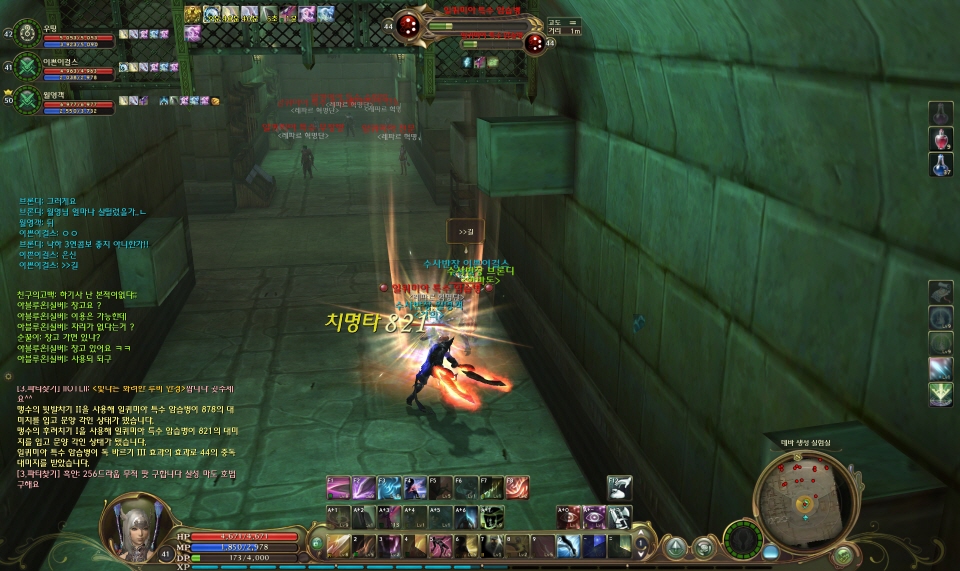Activate the blue light streak skill
The image size is (960, 571).
tap(940, 368)
